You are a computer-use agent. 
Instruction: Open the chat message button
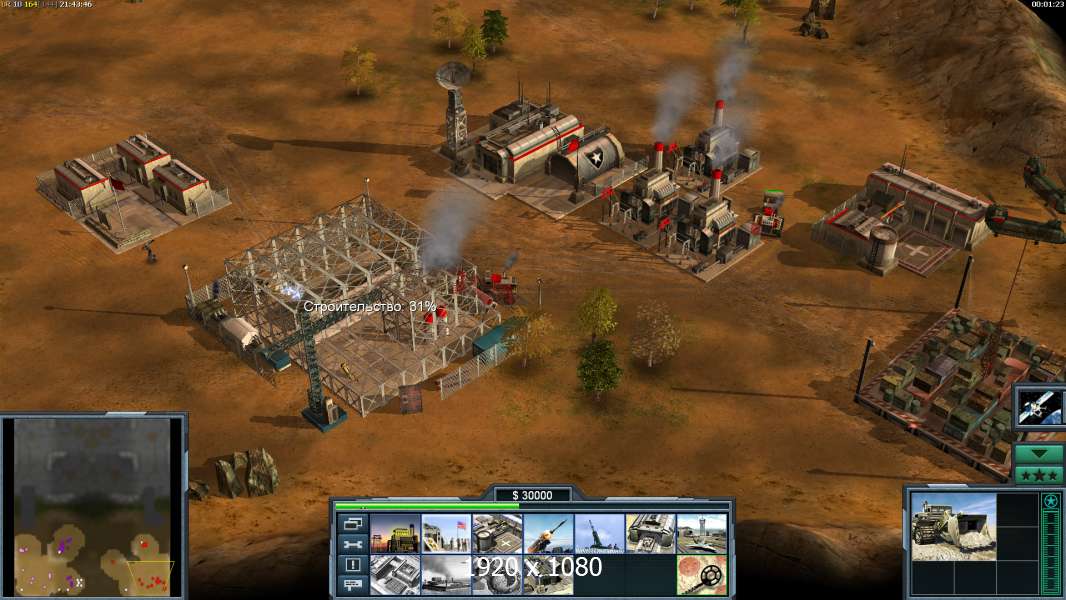[x=352, y=585]
